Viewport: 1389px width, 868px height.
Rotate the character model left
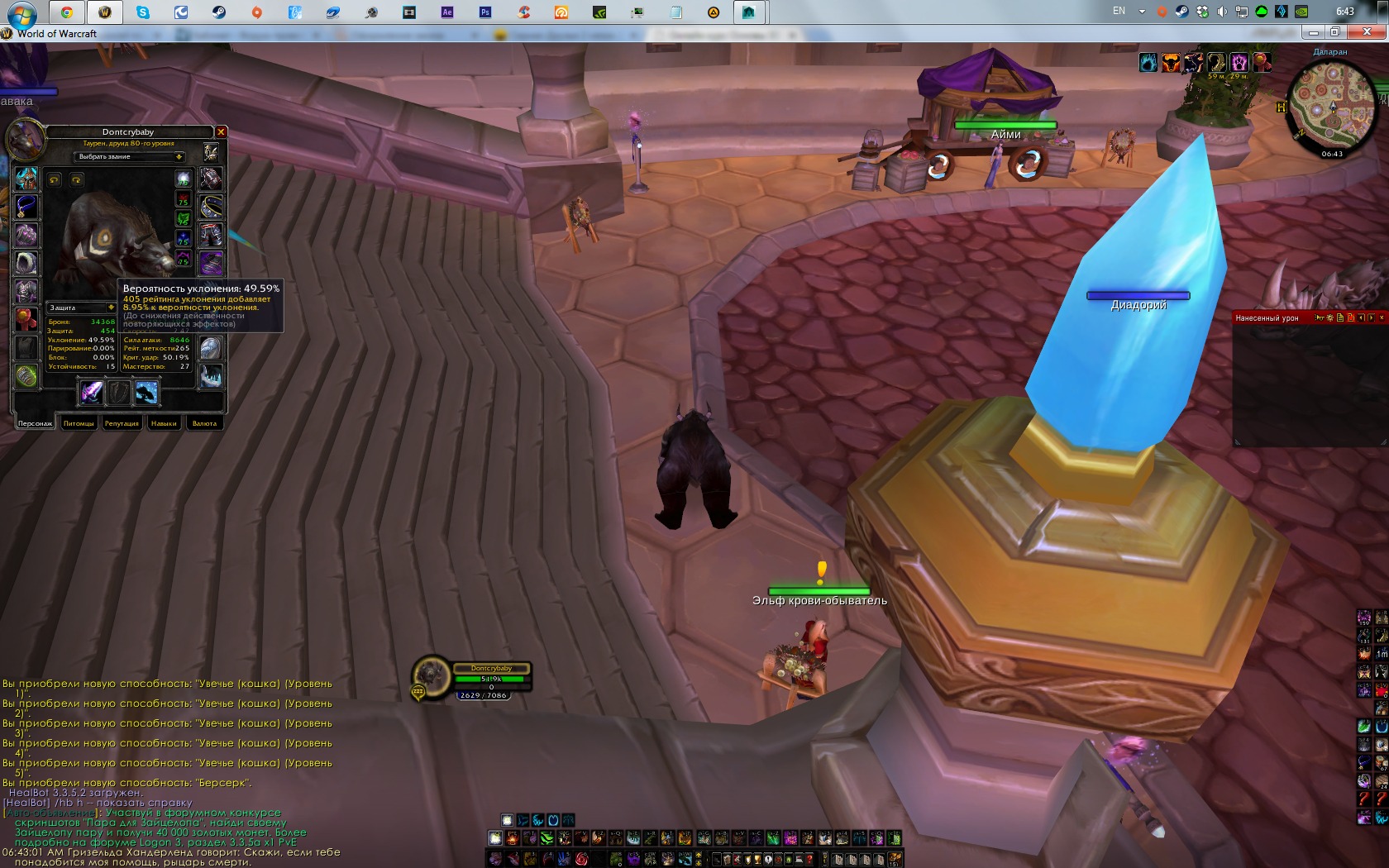(x=55, y=179)
